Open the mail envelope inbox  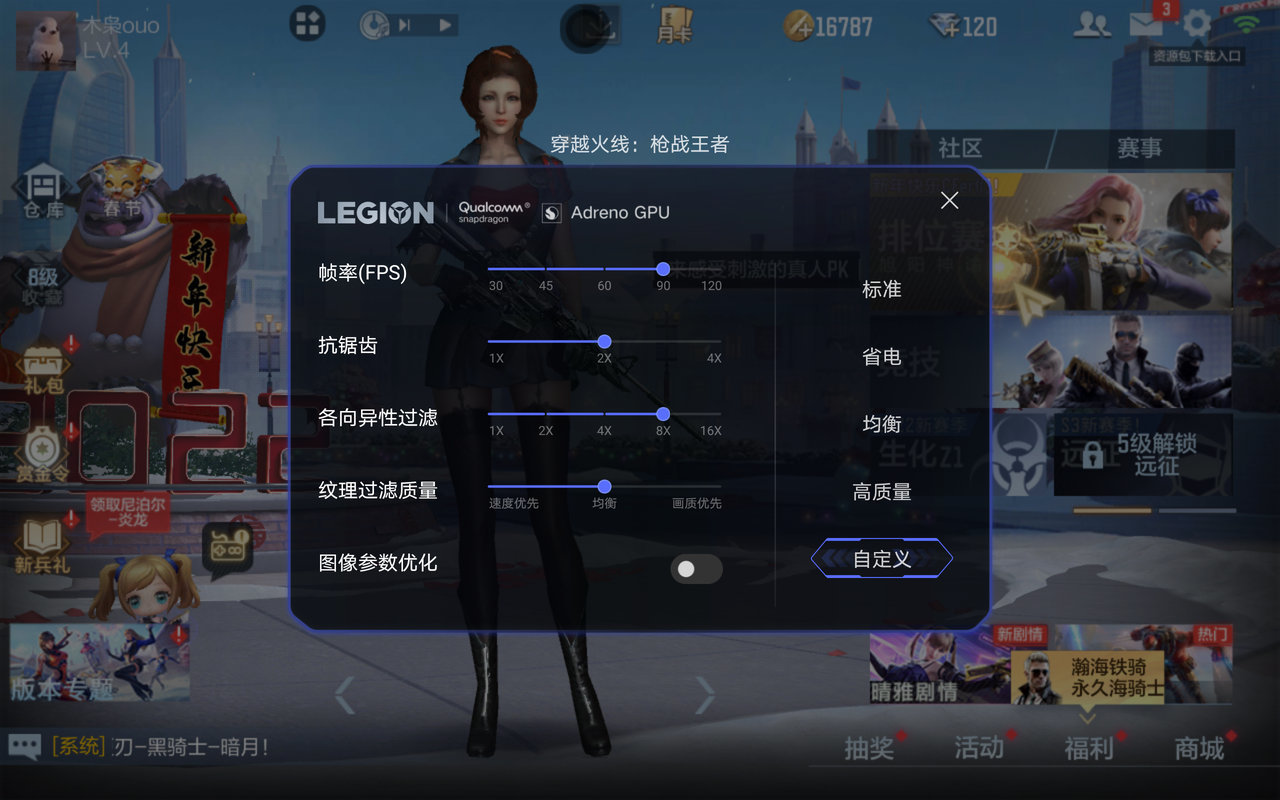pyautogui.click(x=1146, y=24)
